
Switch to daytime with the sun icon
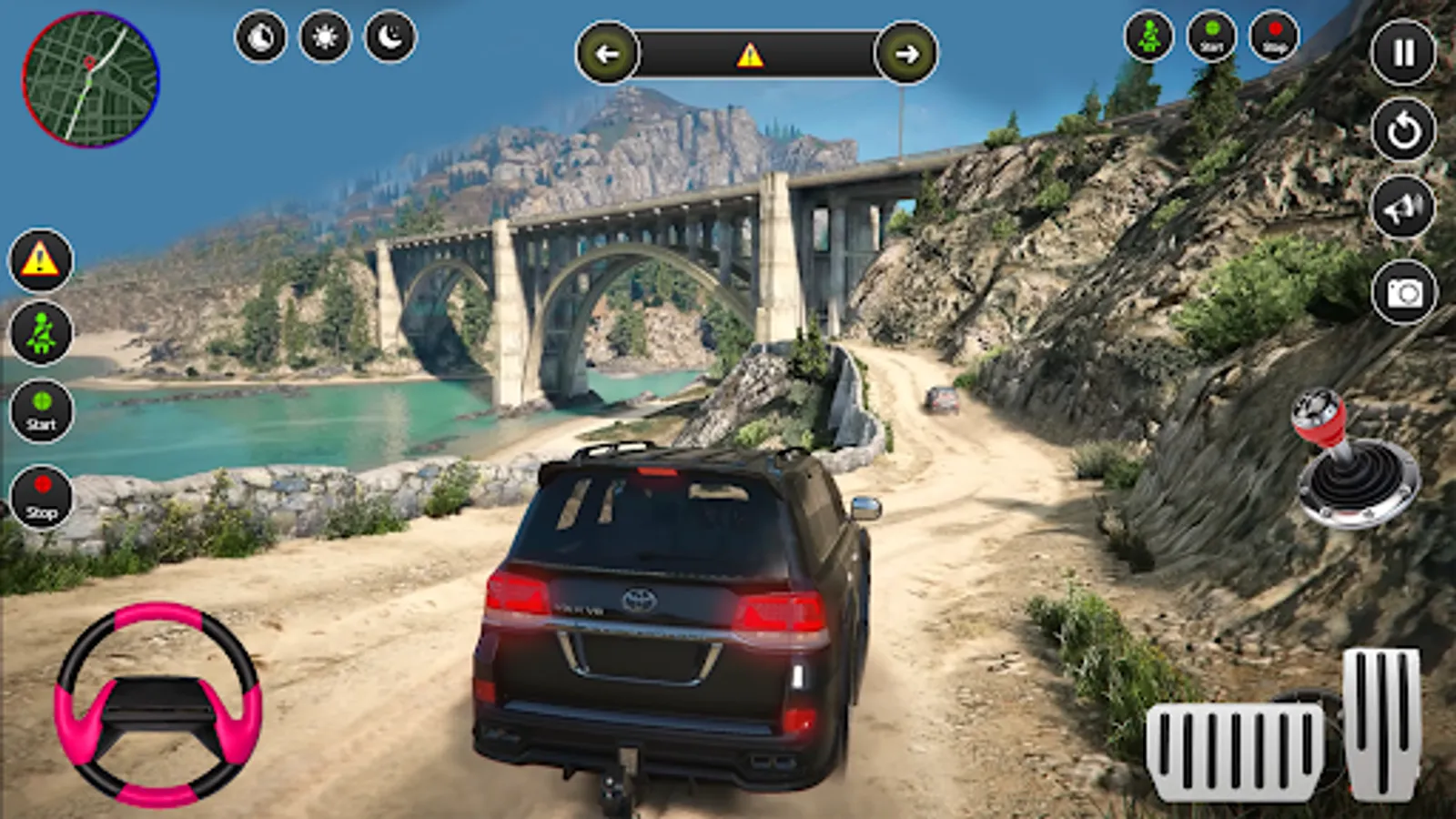click(x=325, y=37)
